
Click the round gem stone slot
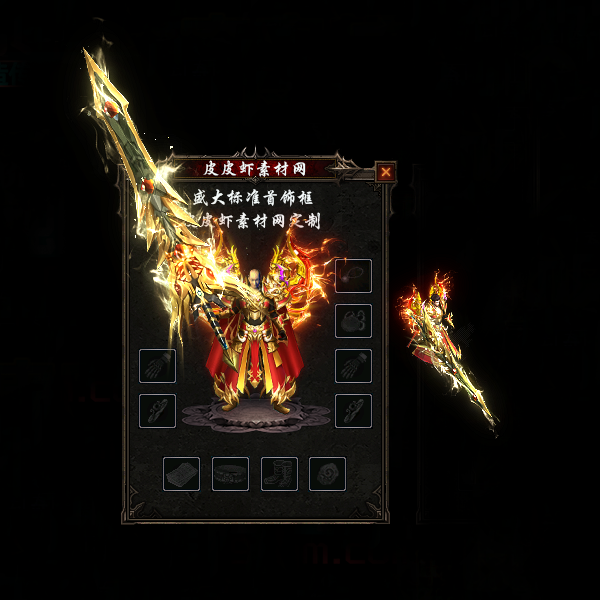pyautogui.click(x=327, y=474)
